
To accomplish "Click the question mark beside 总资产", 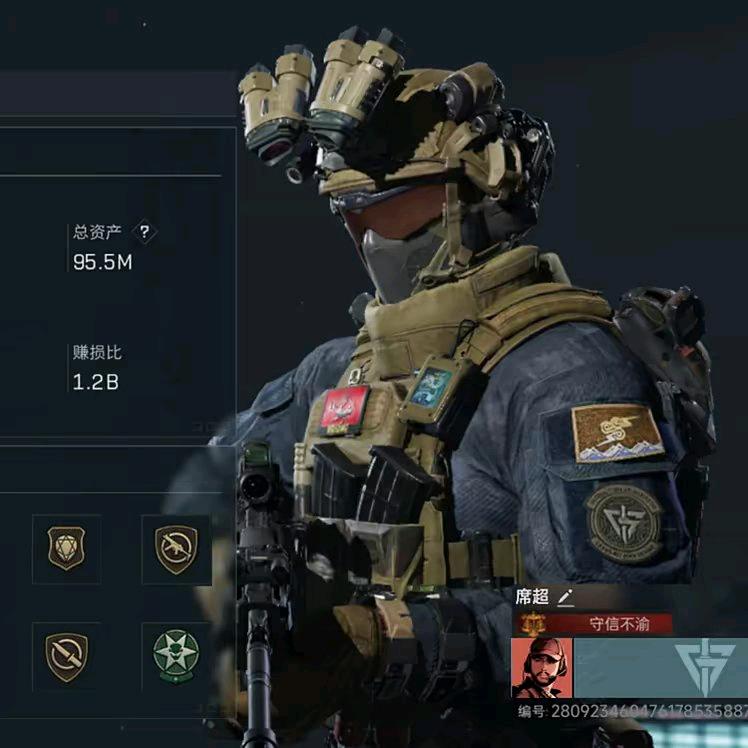I will (145, 232).
